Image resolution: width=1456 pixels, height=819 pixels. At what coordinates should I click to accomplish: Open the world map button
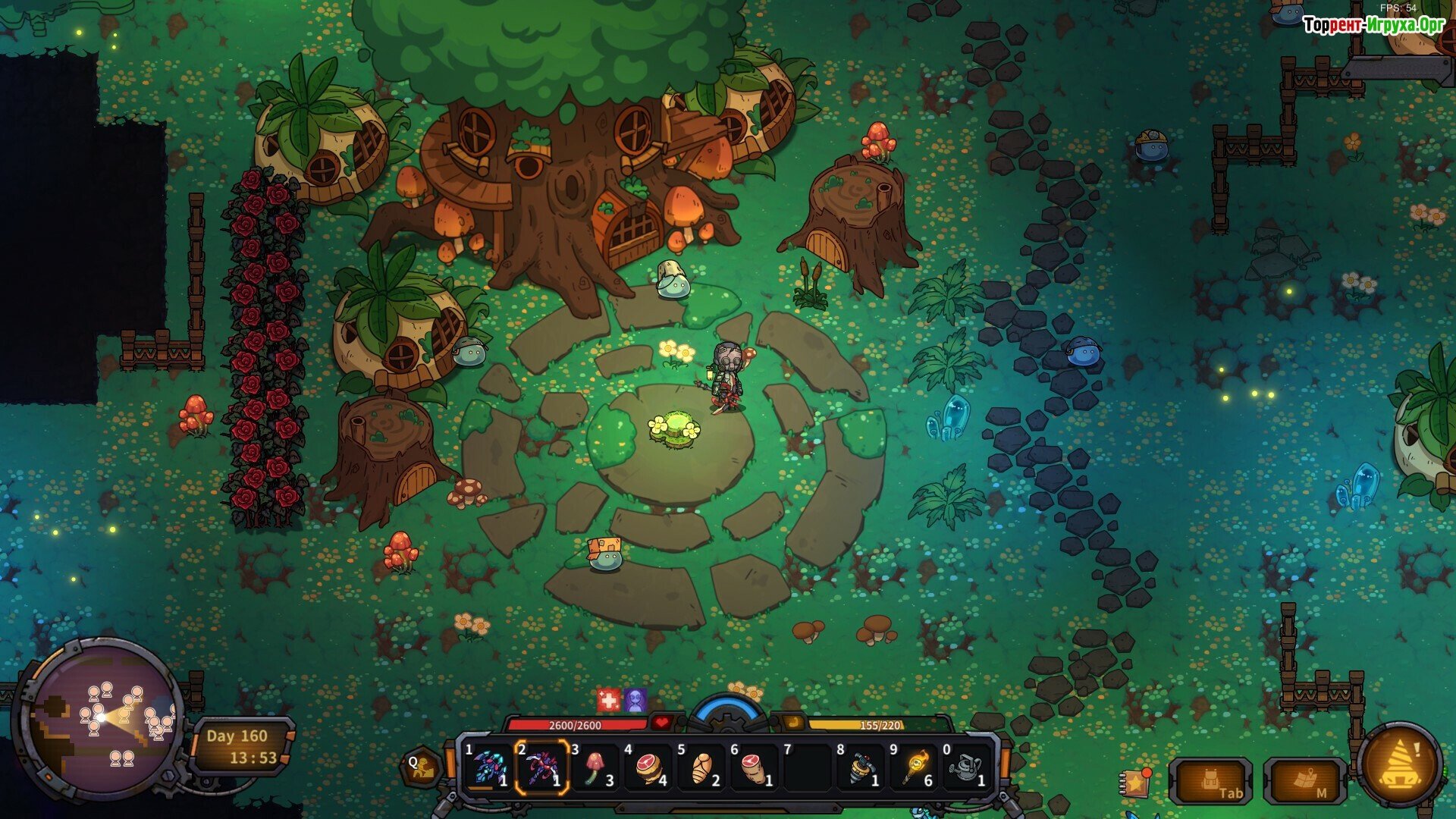(x=1304, y=781)
